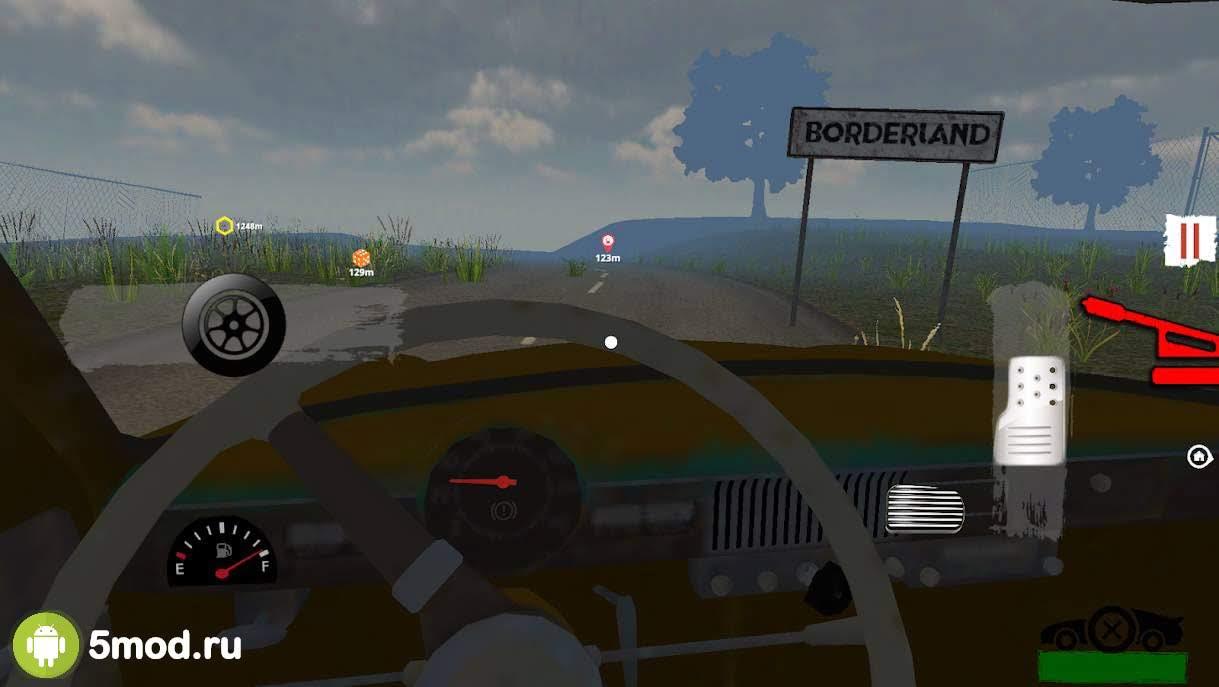
Task: Tap the car icon with the X
Action: (1110, 630)
